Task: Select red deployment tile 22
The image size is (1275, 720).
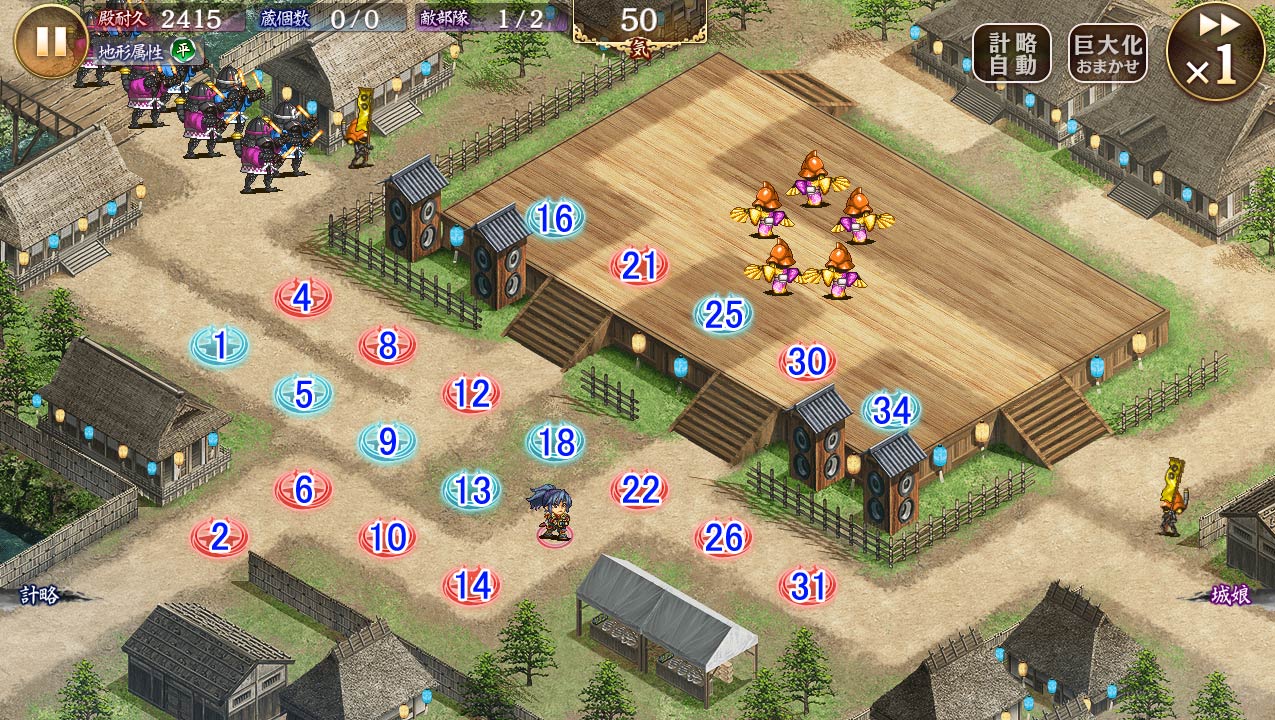Action: tap(639, 490)
